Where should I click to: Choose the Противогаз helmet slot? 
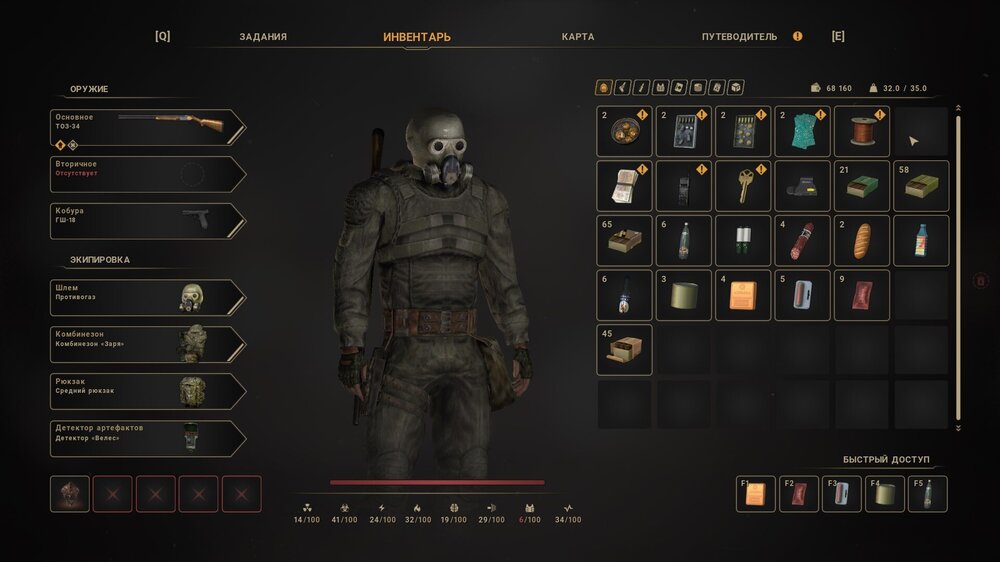(x=147, y=298)
